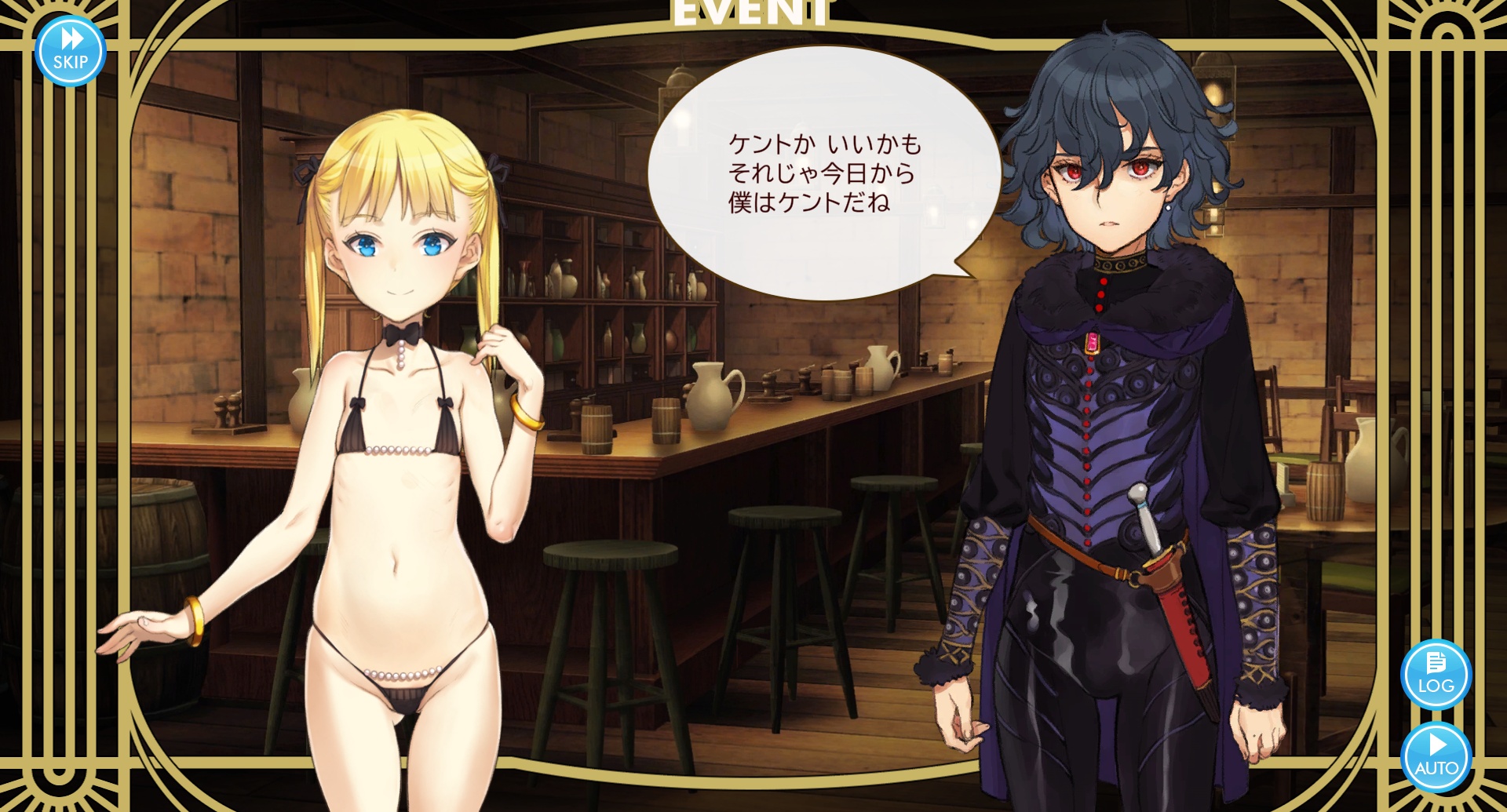Viewport: 1507px width, 812px height.
Task: Advance the speech bubble dialogue
Action: [823, 173]
